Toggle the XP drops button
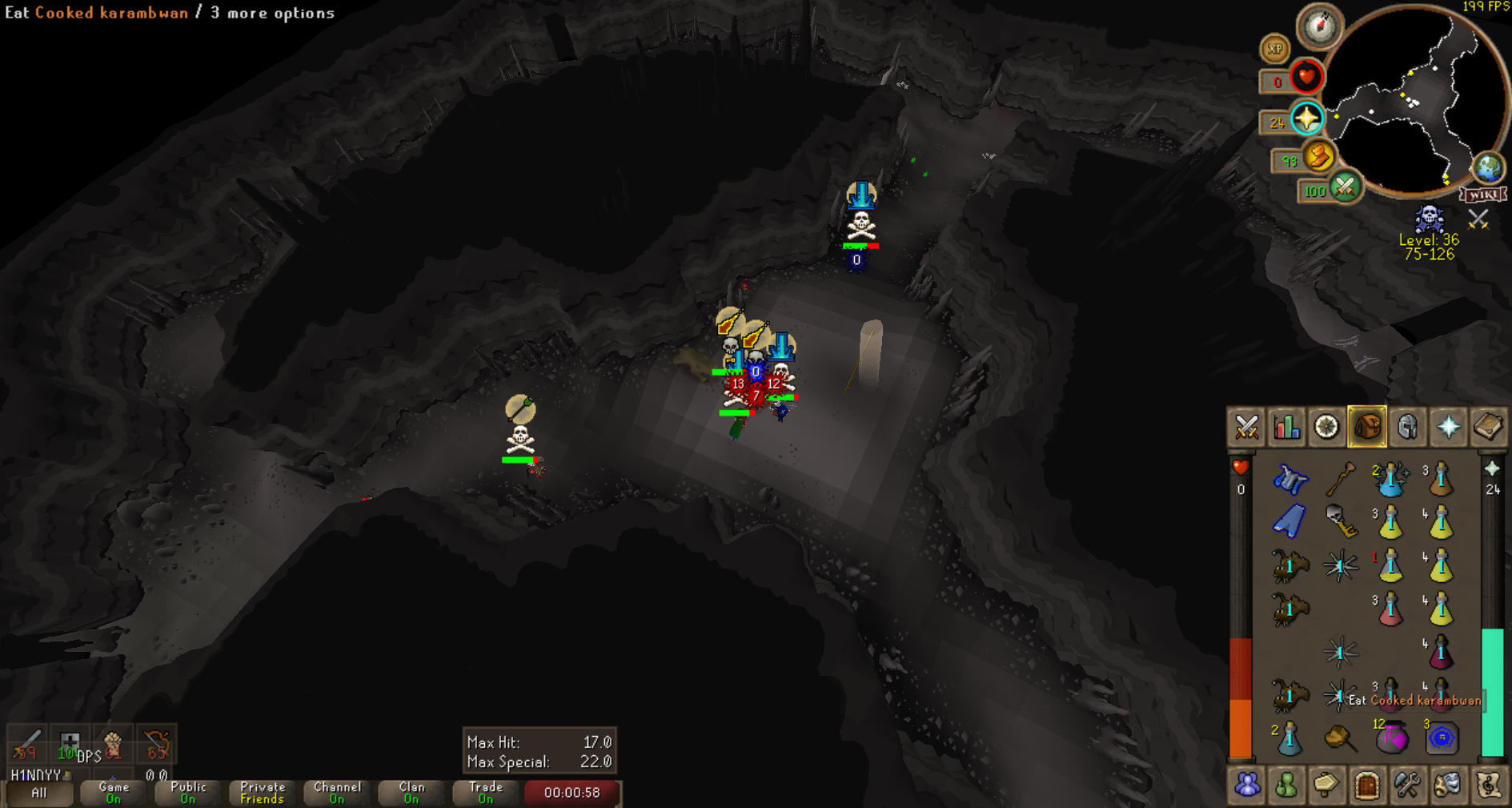 point(1274,49)
